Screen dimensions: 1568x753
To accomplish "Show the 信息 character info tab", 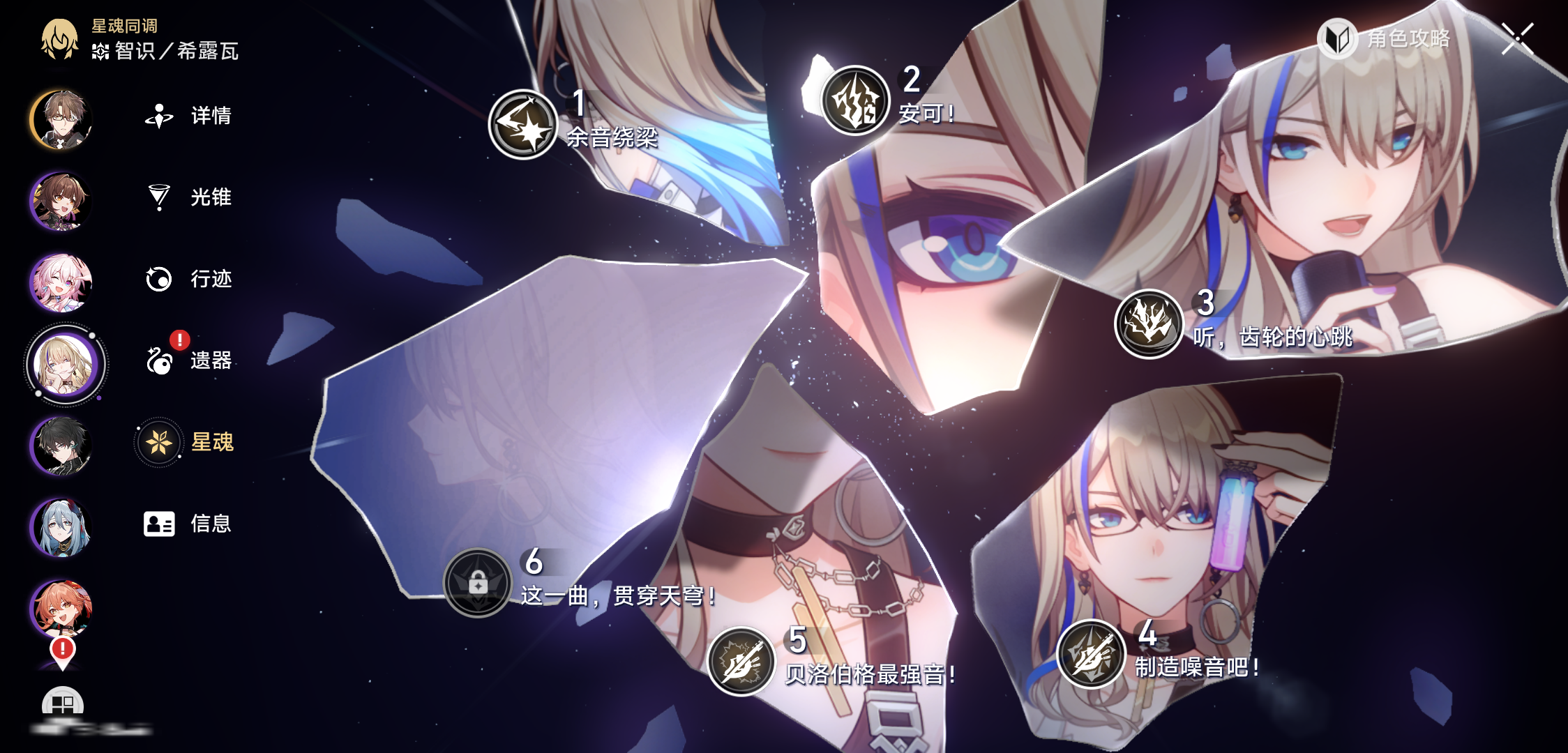I will tap(187, 524).
